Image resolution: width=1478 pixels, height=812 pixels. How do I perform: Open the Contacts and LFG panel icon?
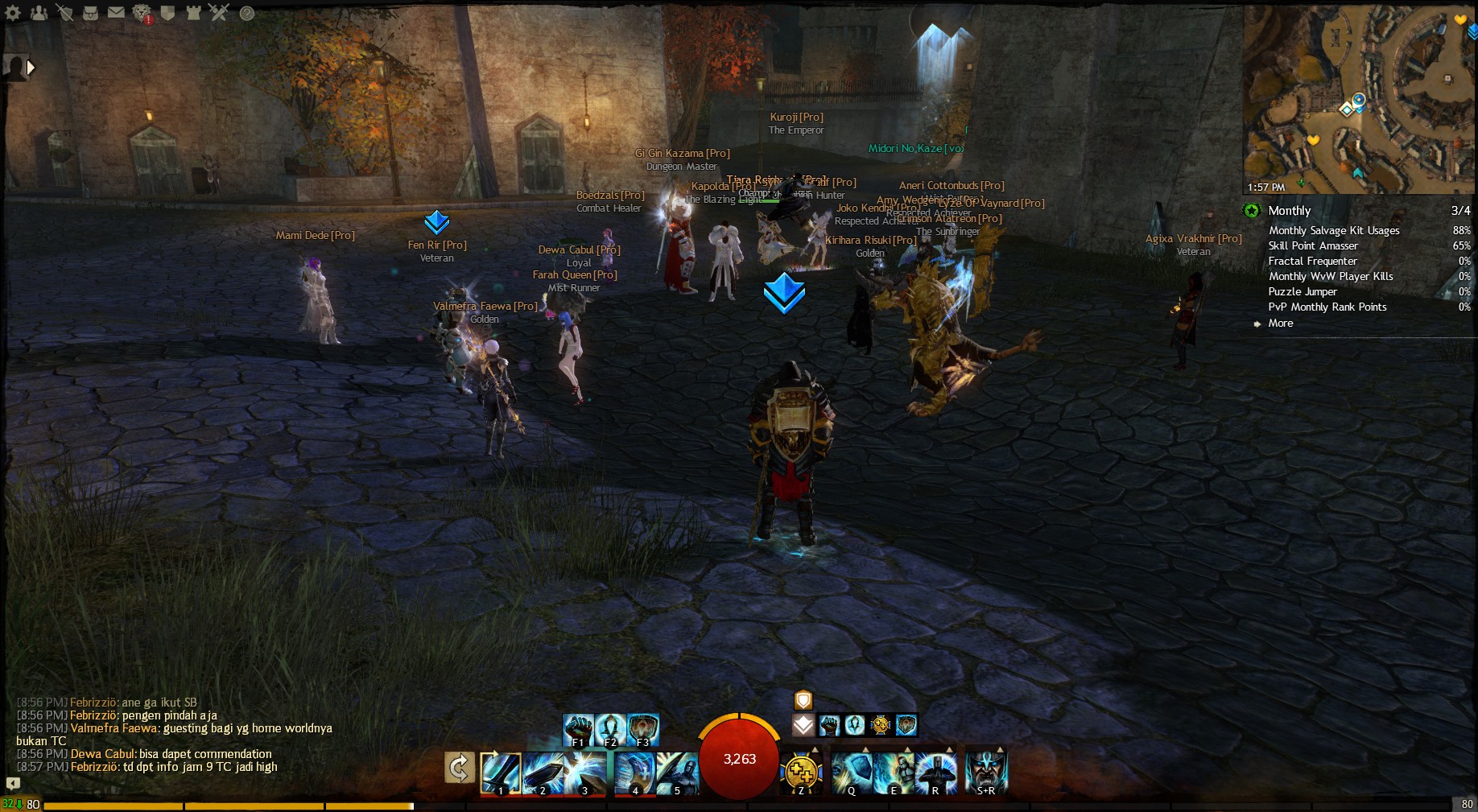pos(39,13)
